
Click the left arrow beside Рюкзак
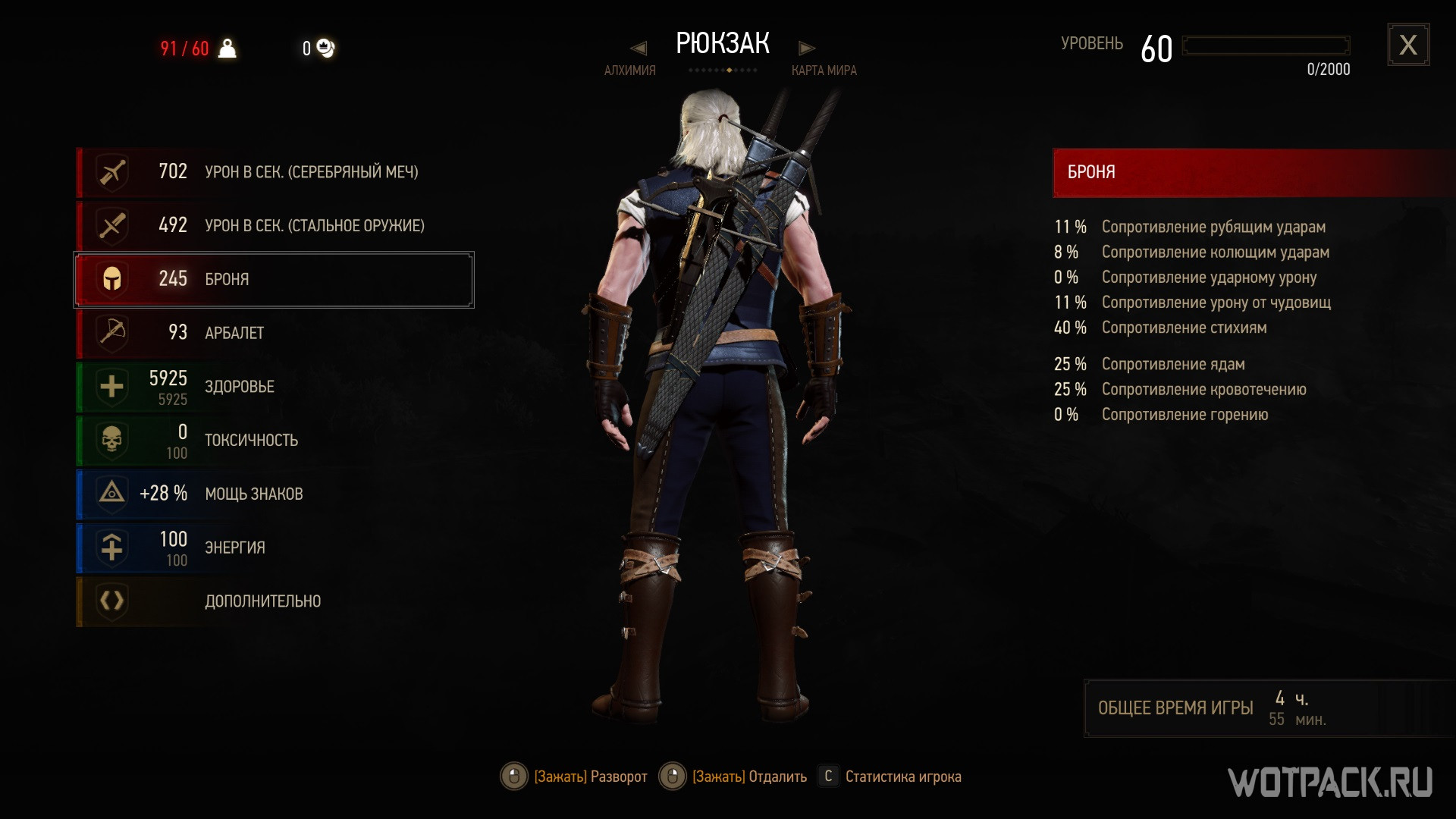(639, 49)
